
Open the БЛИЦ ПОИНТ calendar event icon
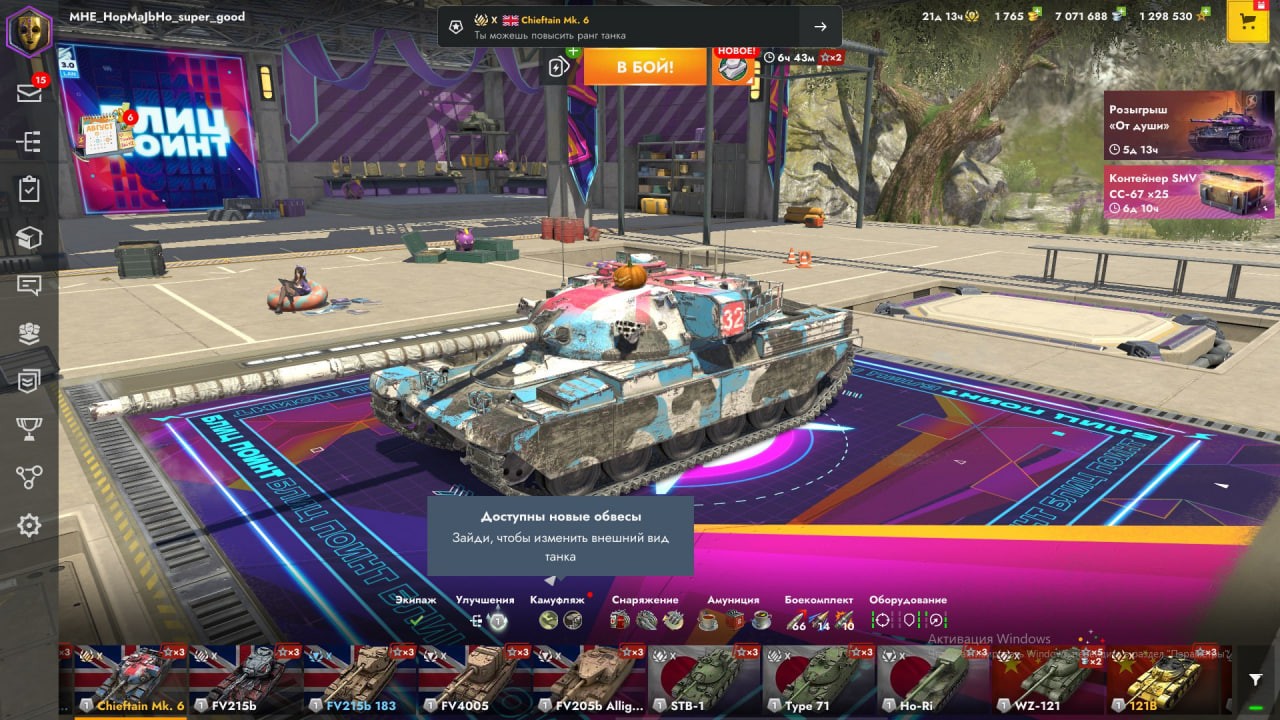click(107, 136)
